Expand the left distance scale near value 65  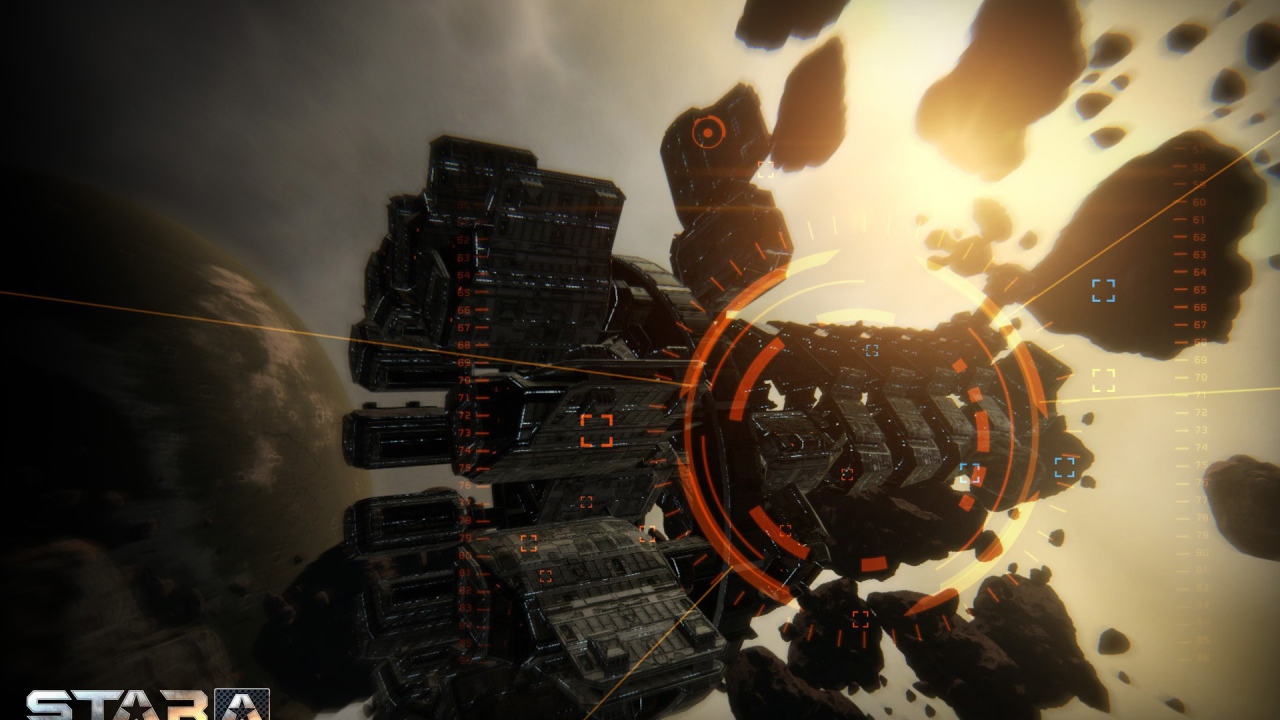(462, 293)
